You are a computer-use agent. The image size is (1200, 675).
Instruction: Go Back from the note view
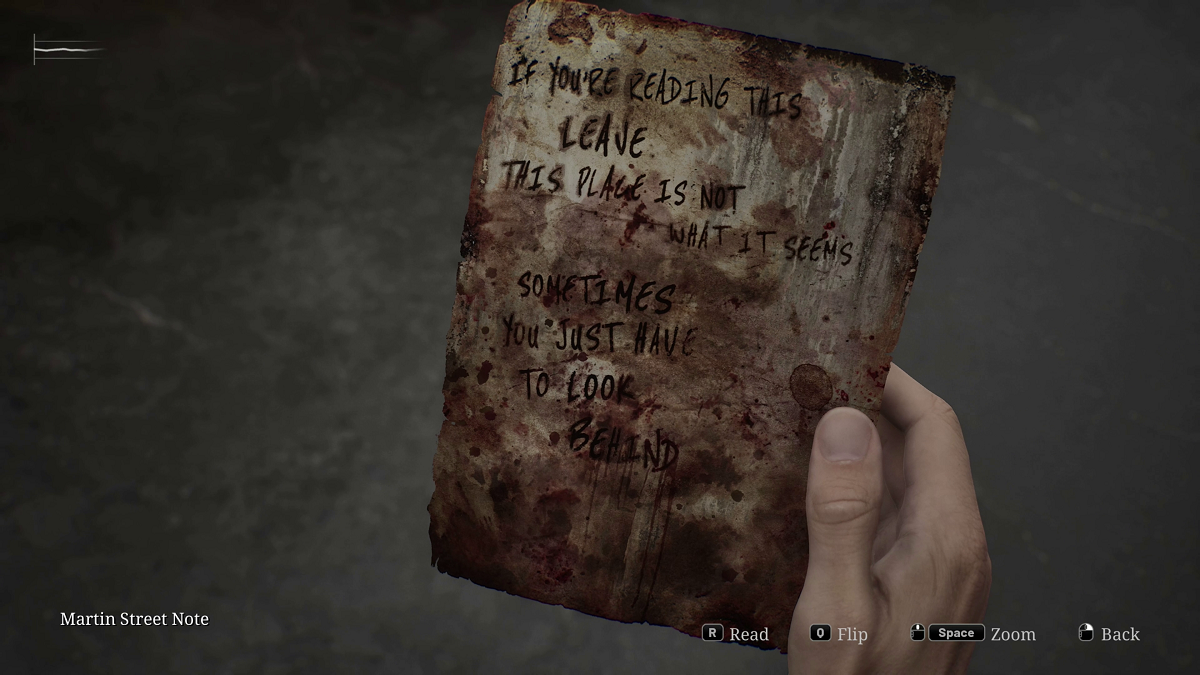click(1109, 634)
